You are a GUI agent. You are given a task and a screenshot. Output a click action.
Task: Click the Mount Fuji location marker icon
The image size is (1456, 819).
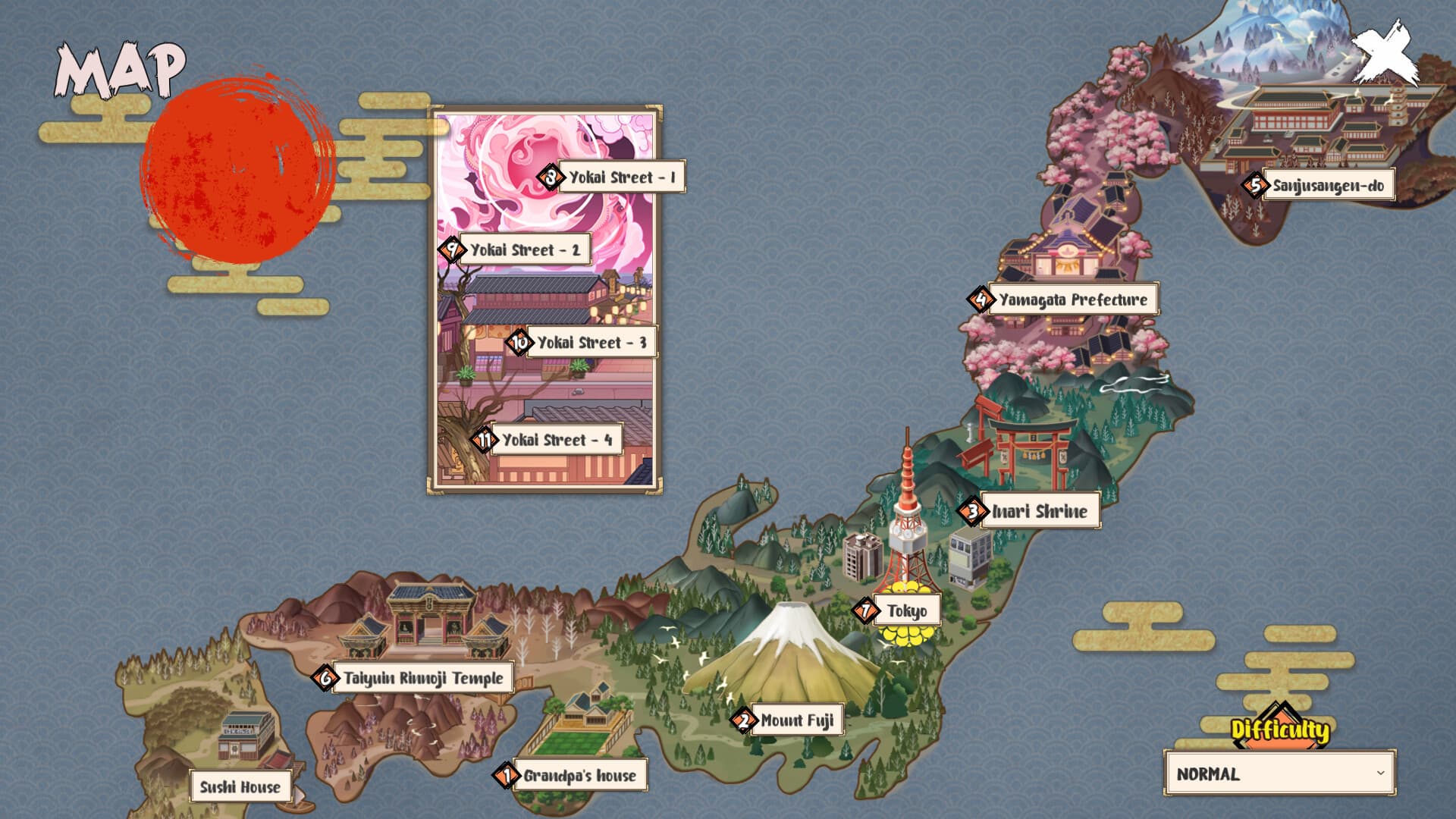(x=744, y=721)
